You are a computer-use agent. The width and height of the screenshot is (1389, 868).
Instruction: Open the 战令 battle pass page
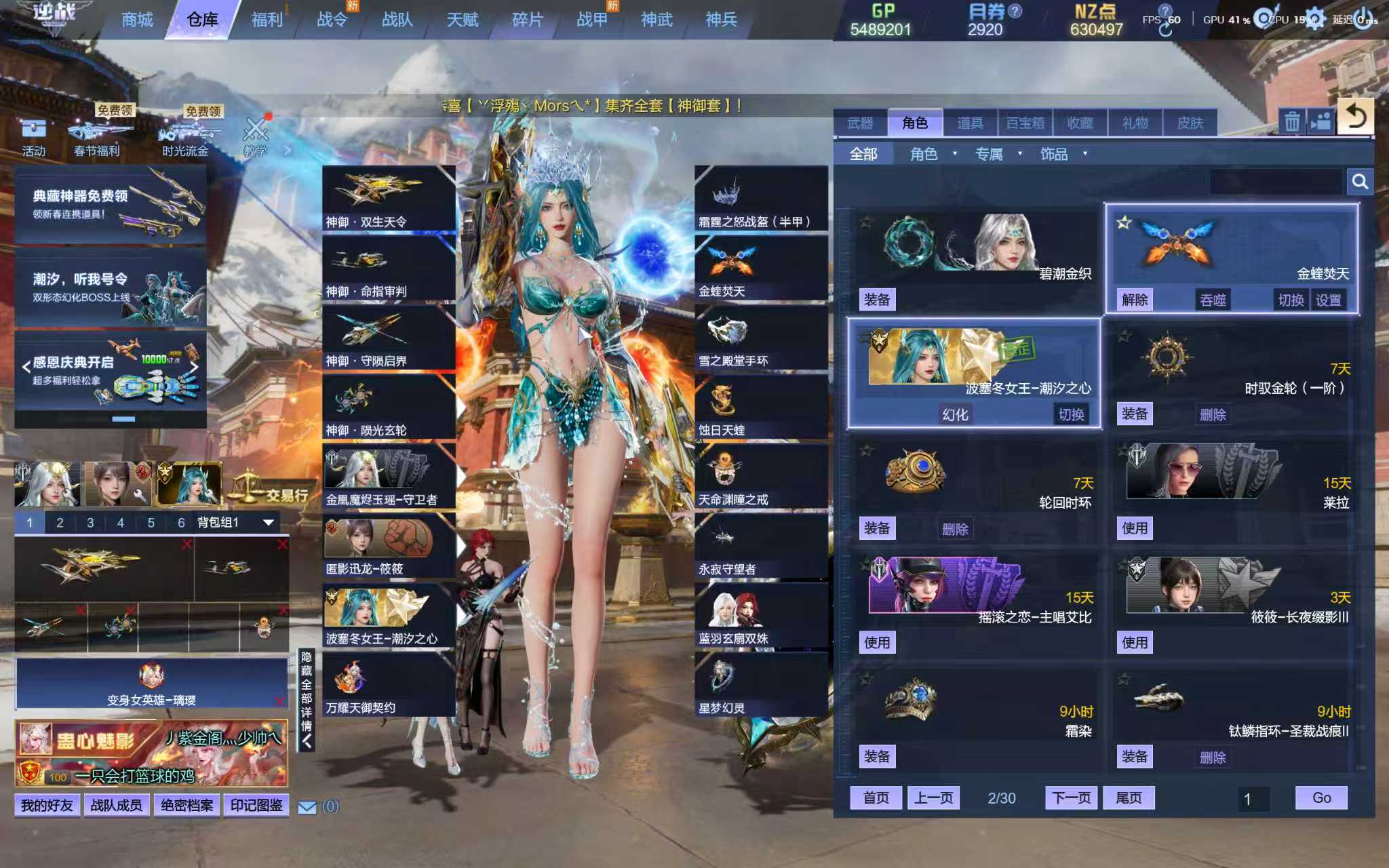click(332, 20)
